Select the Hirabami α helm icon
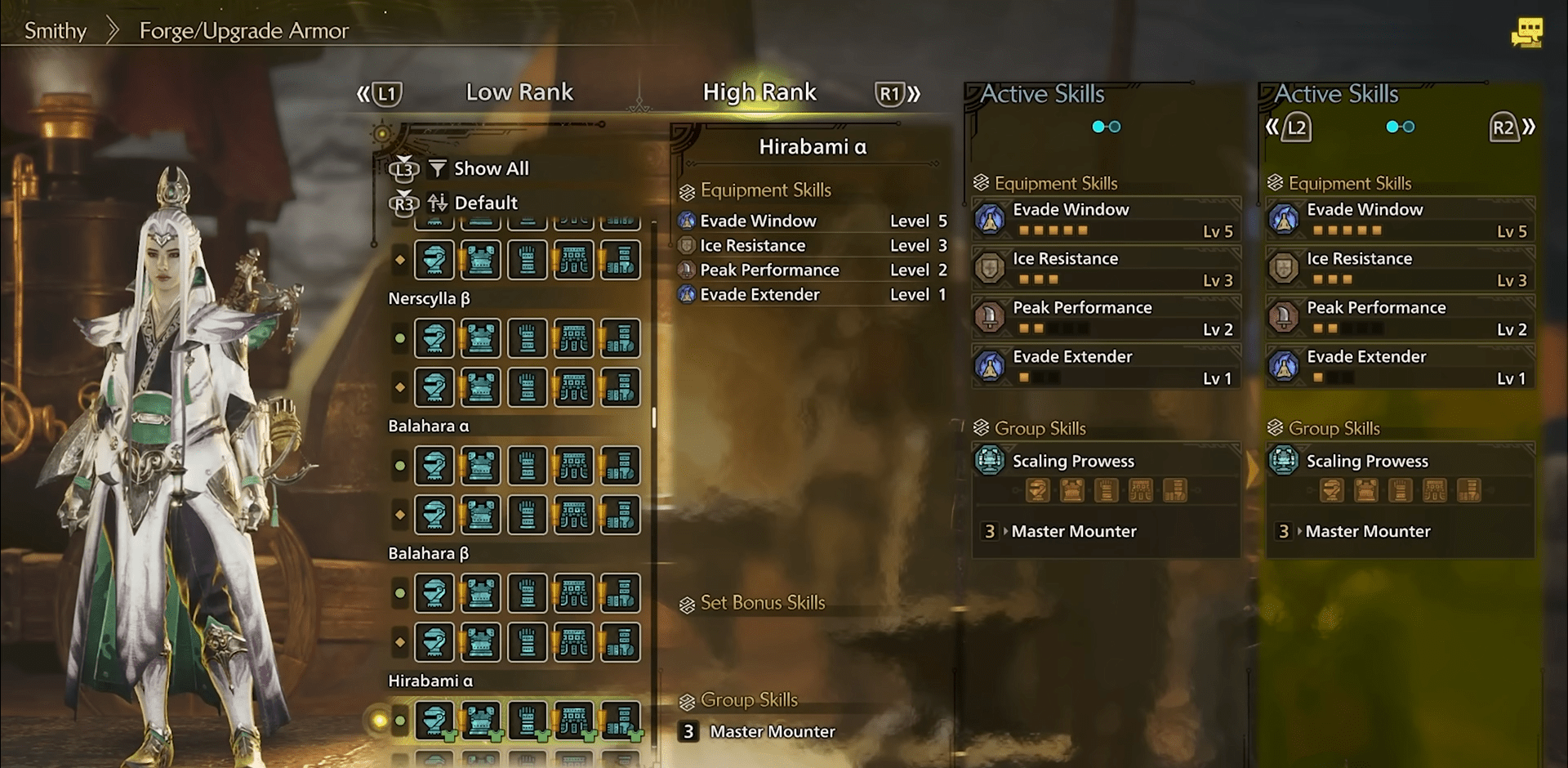The image size is (1568, 768). [434, 721]
